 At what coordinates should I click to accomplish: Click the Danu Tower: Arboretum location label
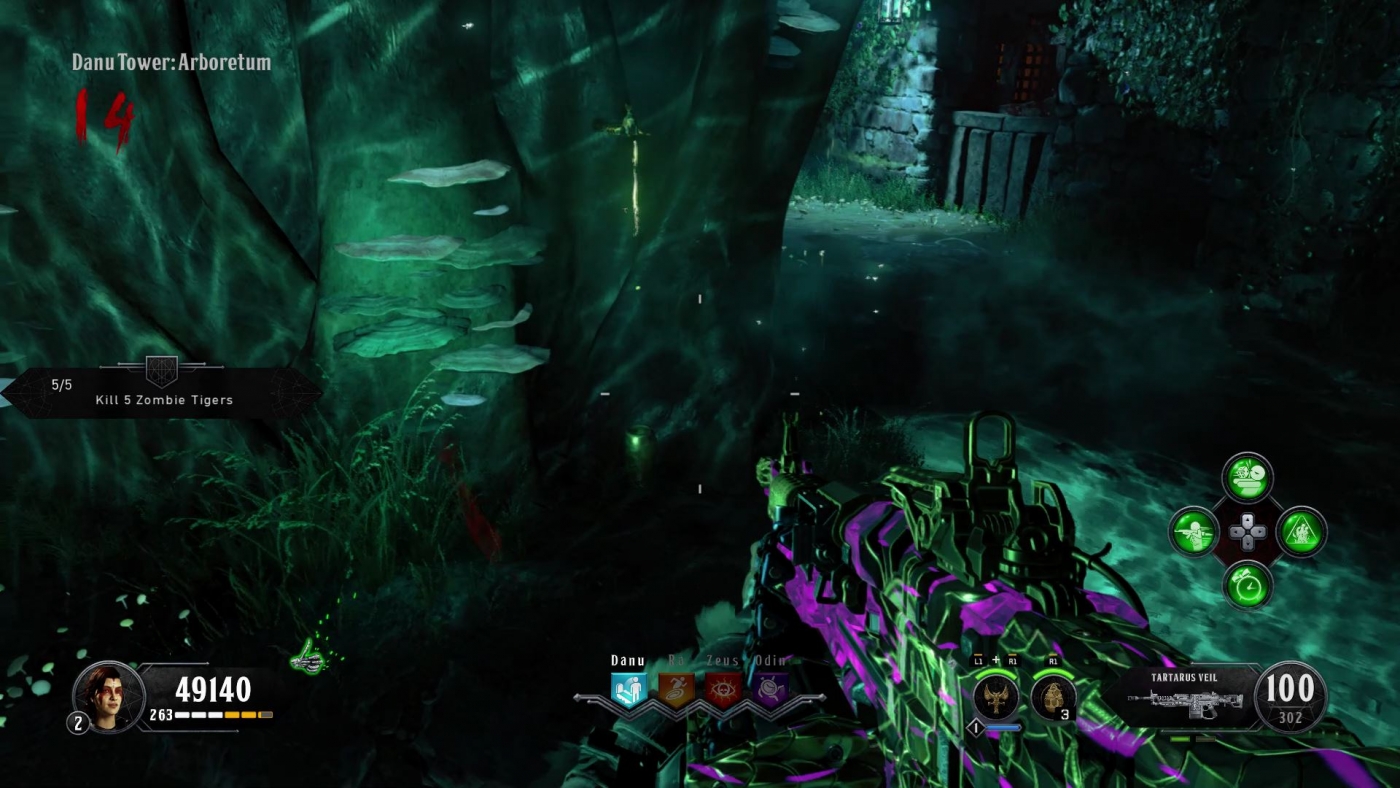[170, 61]
